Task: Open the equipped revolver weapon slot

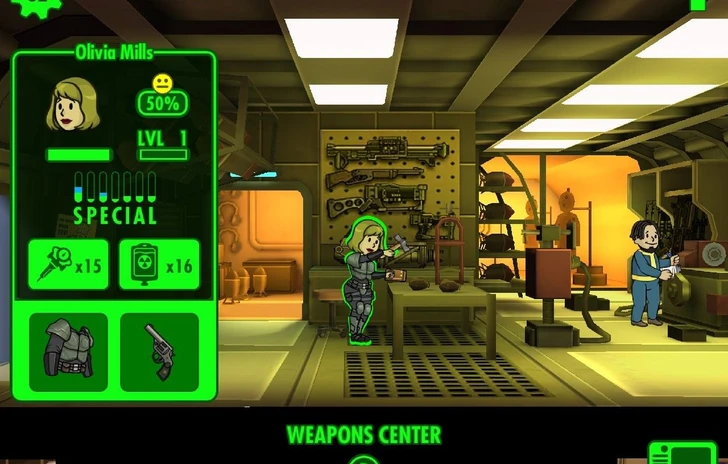Action: point(159,352)
